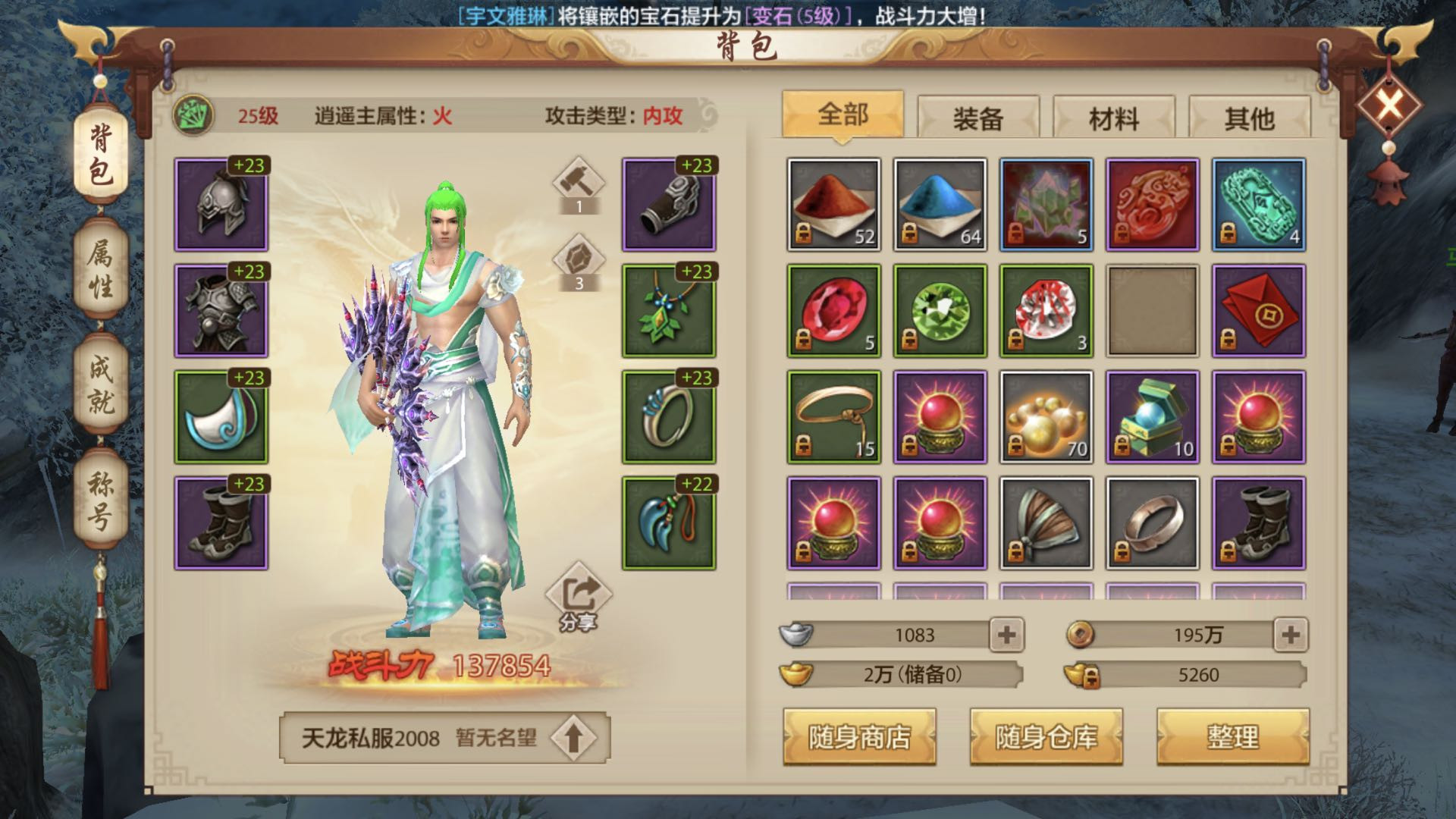Screen dimensions: 1456x819
Task: Open the 材料 materials tab
Action: point(1115,118)
